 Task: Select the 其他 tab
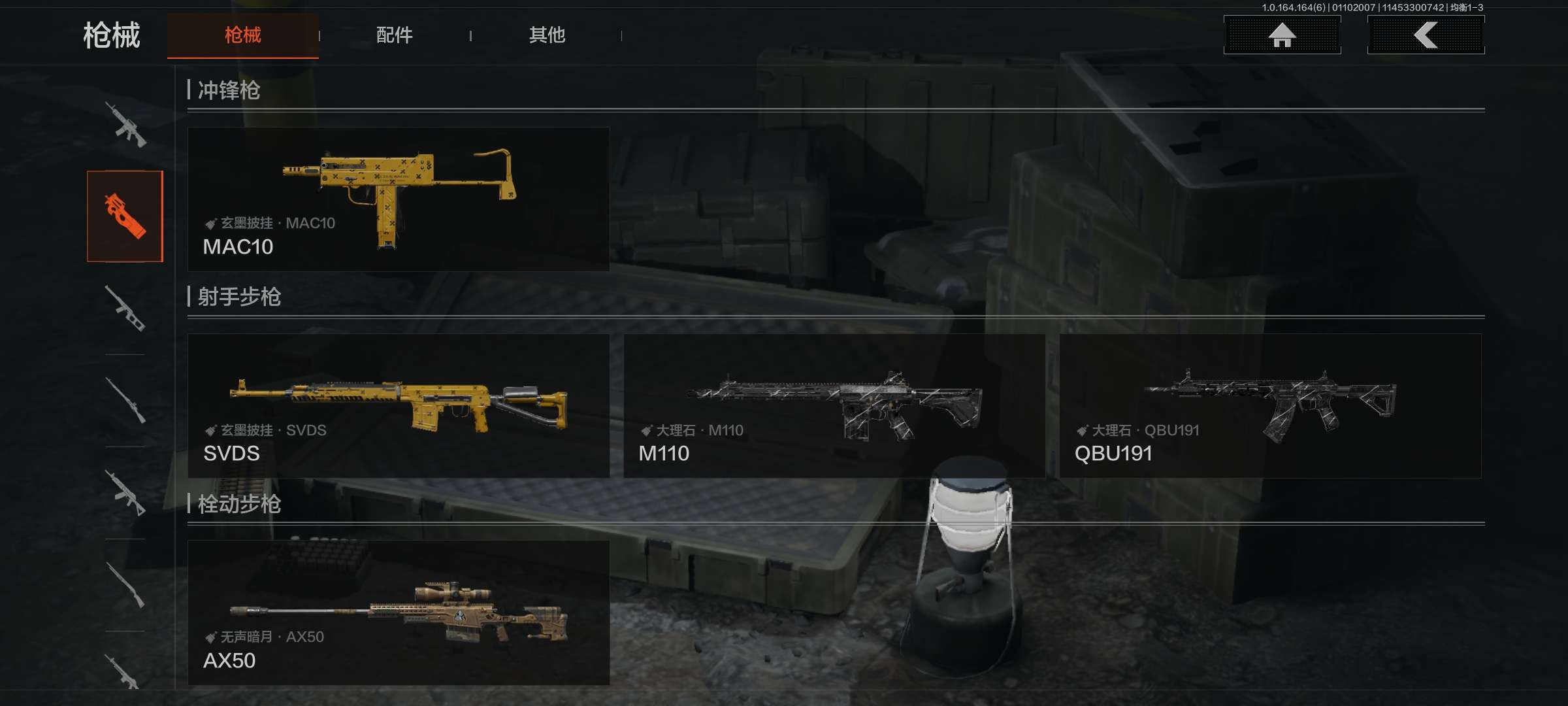(x=547, y=35)
